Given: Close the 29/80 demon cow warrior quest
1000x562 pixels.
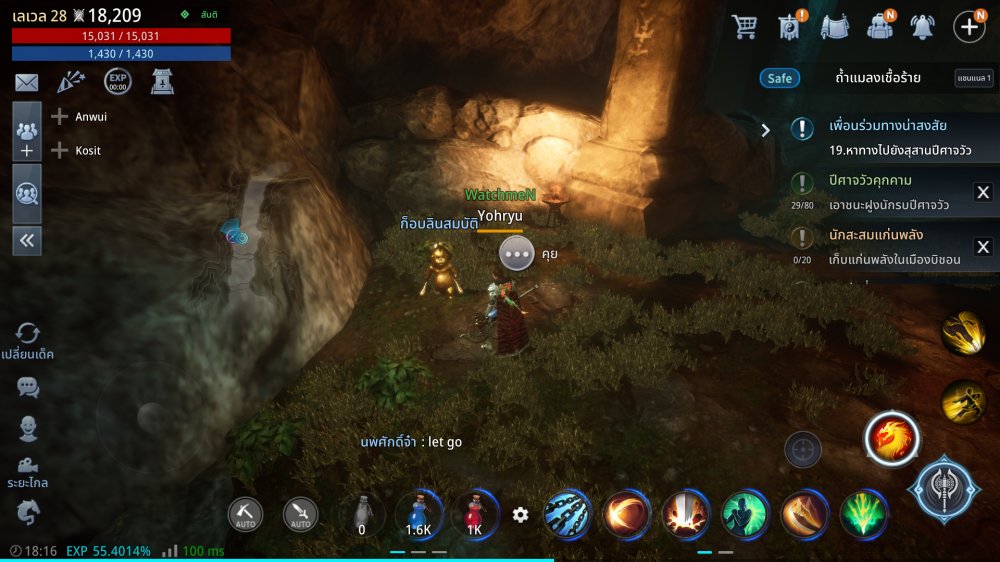Looking at the screenshot, I should point(982,193).
